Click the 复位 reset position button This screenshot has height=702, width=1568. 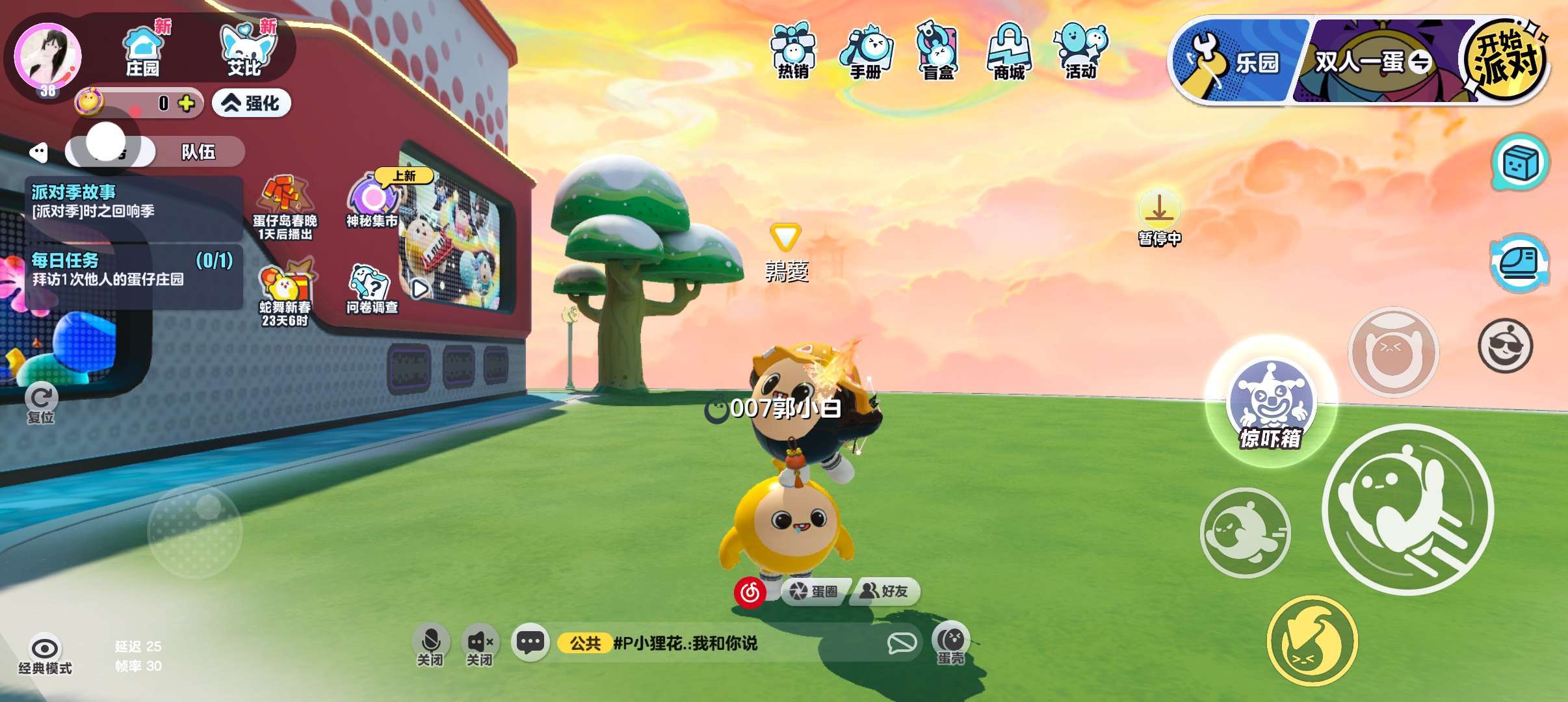tap(42, 403)
